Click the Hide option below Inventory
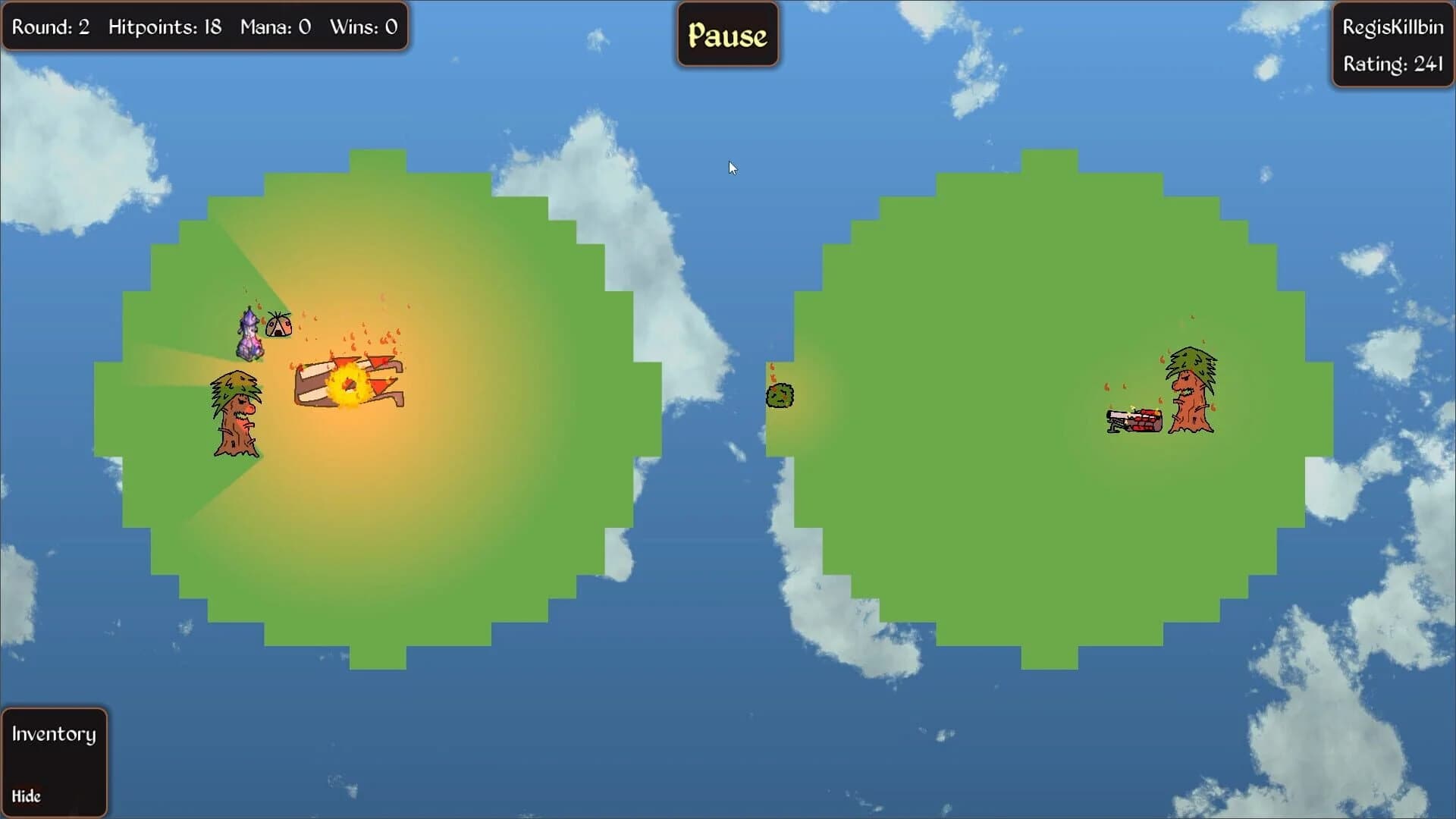This screenshot has height=819, width=1456. 28,796
